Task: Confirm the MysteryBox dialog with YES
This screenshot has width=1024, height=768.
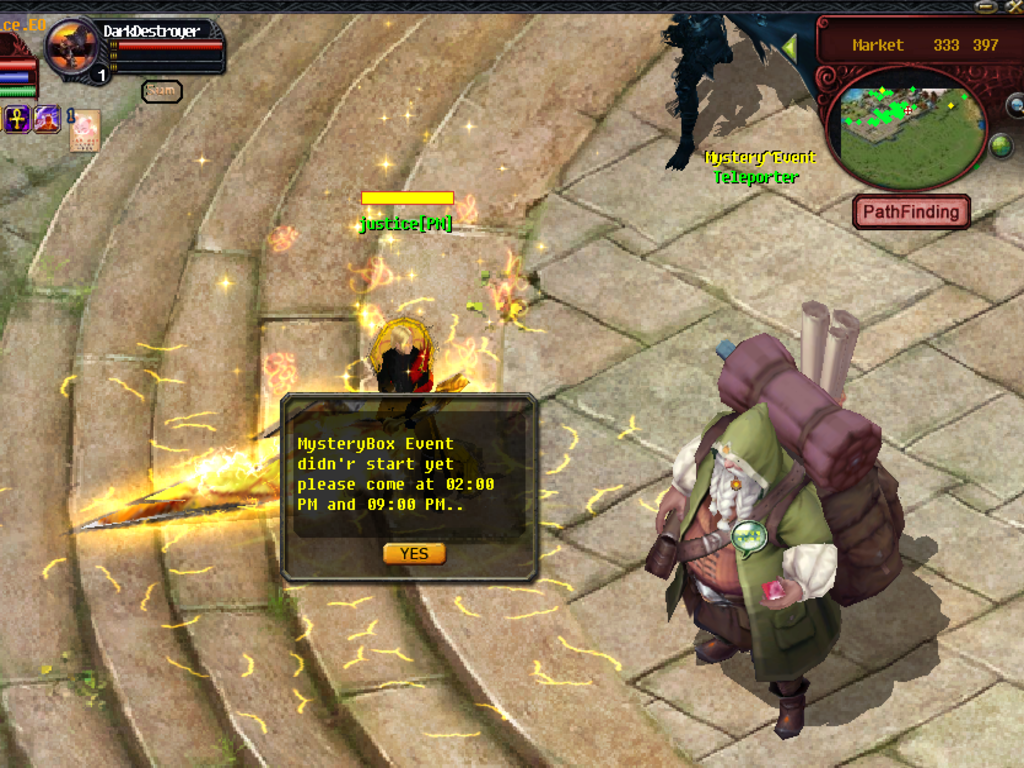Action: [414, 554]
